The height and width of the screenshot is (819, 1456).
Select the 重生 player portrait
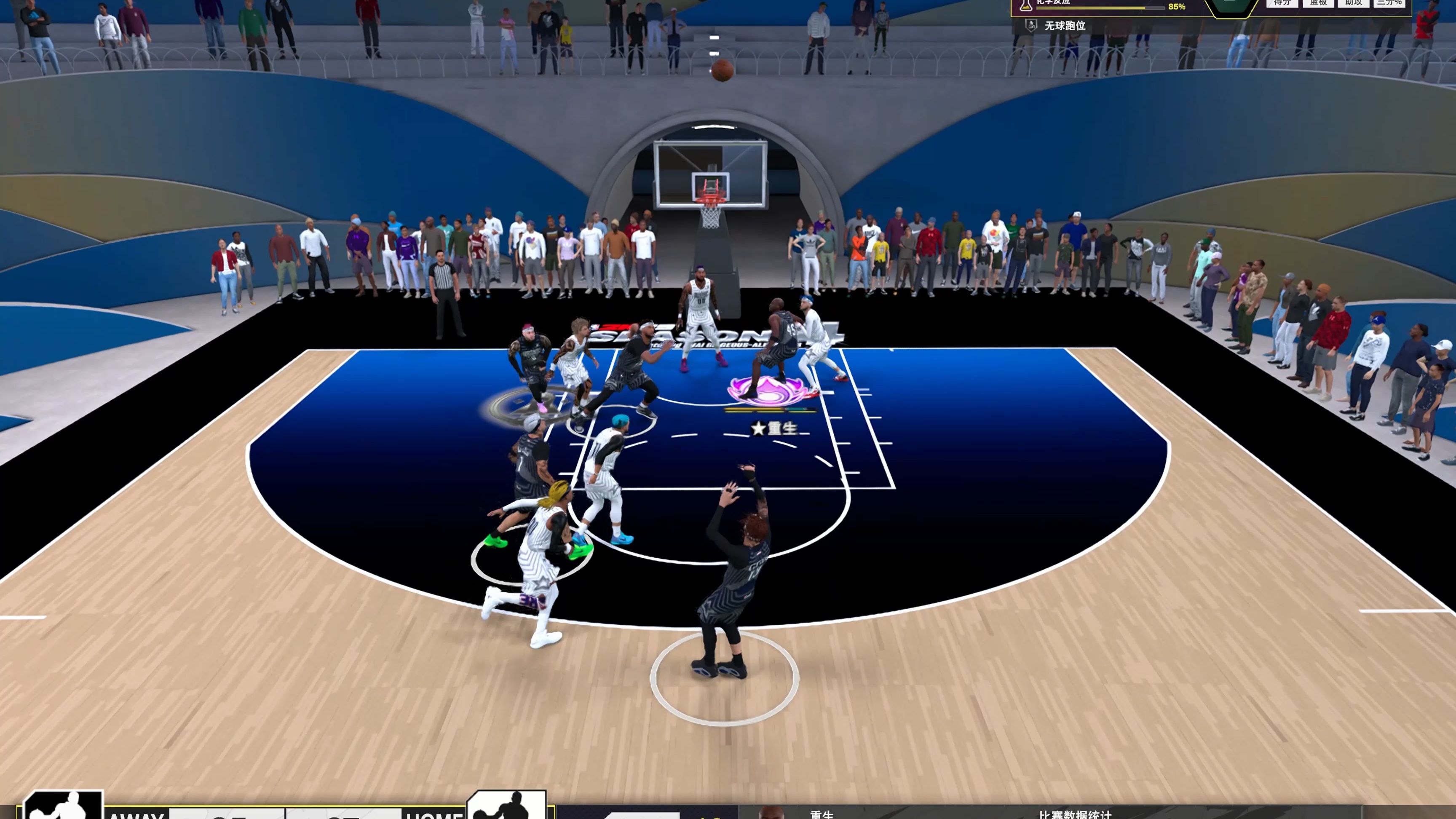(772, 813)
